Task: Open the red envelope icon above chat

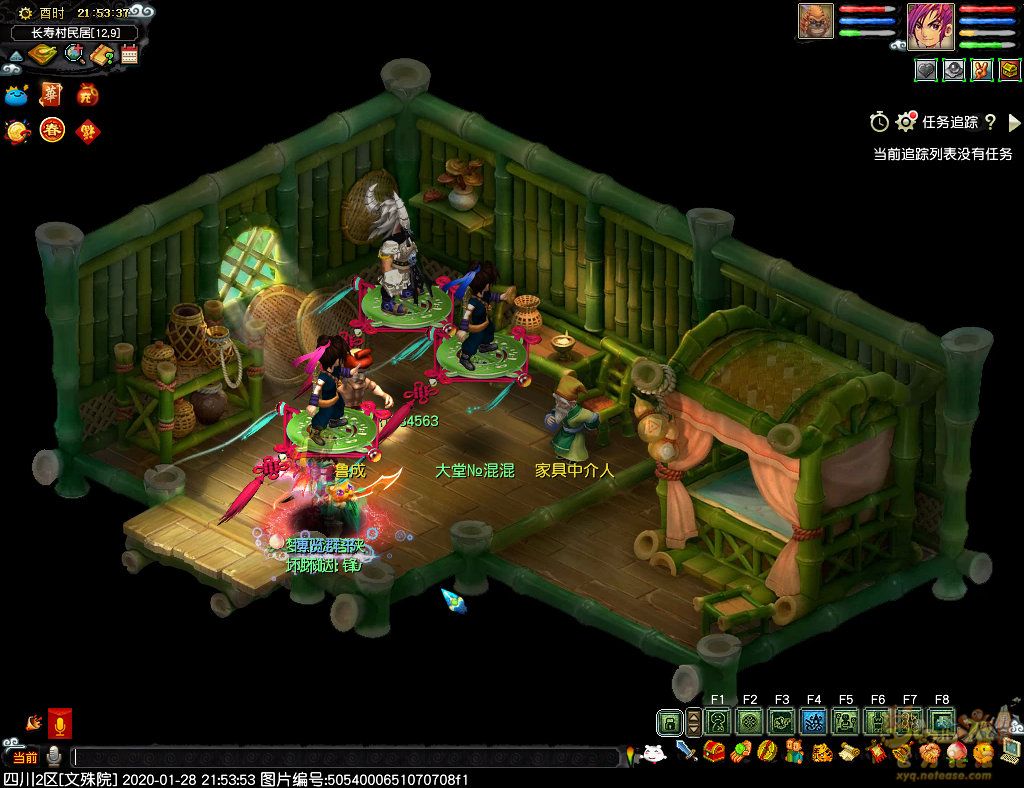Action: click(x=60, y=722)
